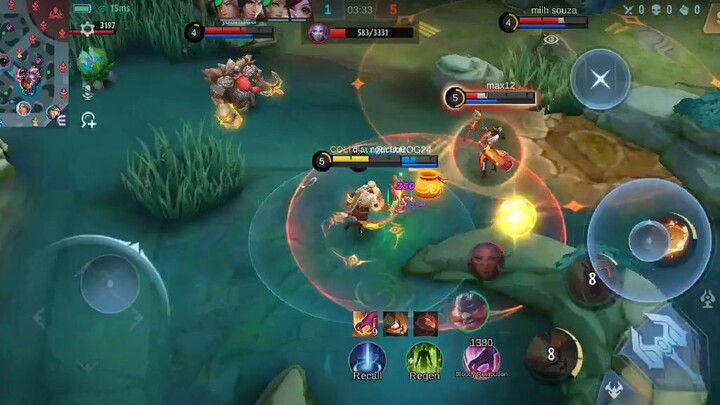Tap the virtual movement joystick
This screenshot has width=720, height=405.
coord(110,282)
